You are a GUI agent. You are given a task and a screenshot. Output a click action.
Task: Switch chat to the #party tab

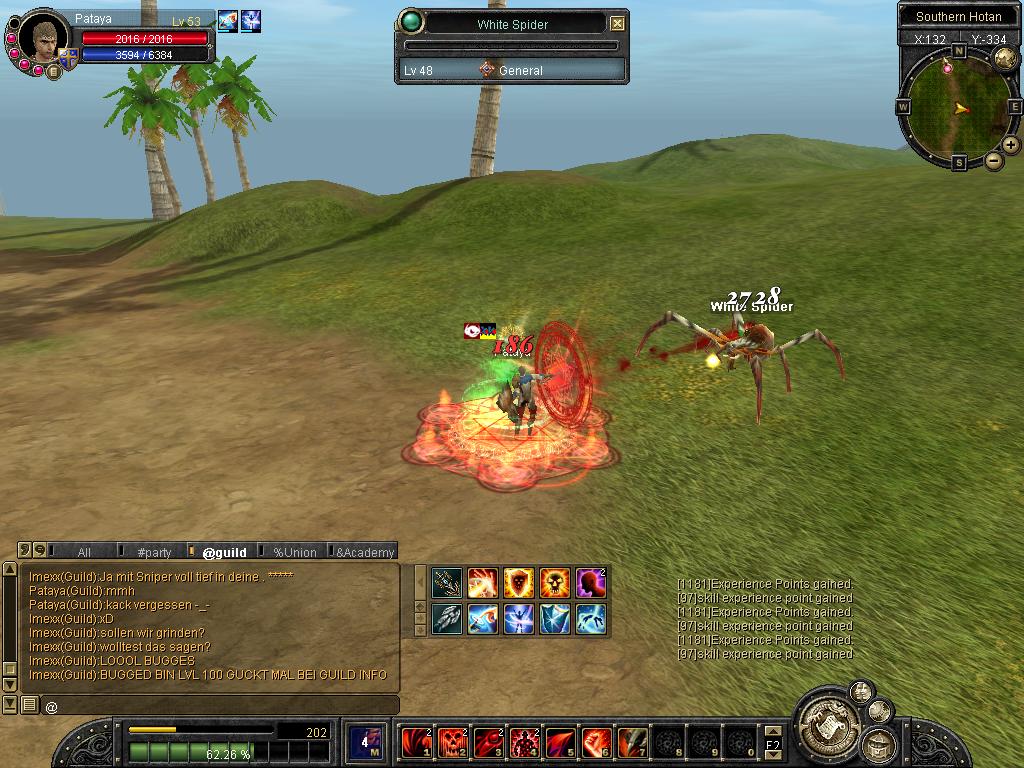pyautogui.click(x=154, y=552)
